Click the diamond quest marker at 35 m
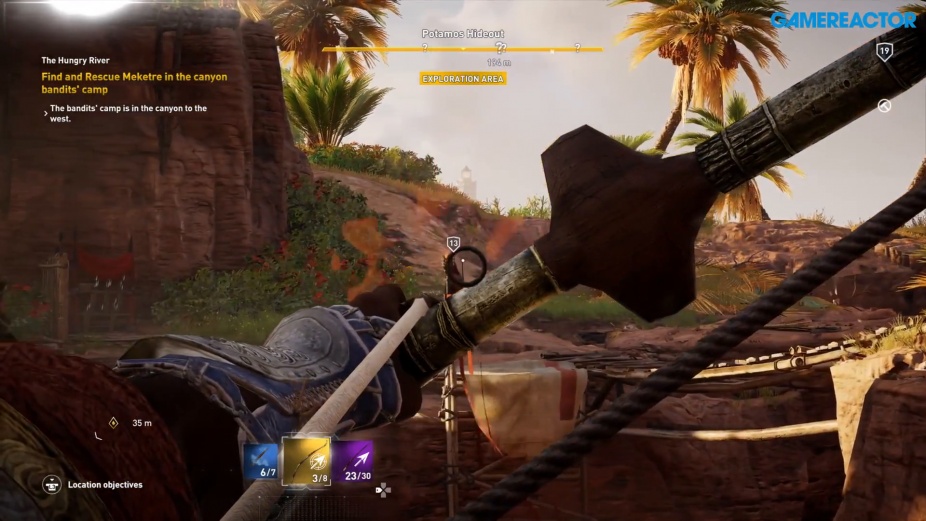 coord(113,422)
